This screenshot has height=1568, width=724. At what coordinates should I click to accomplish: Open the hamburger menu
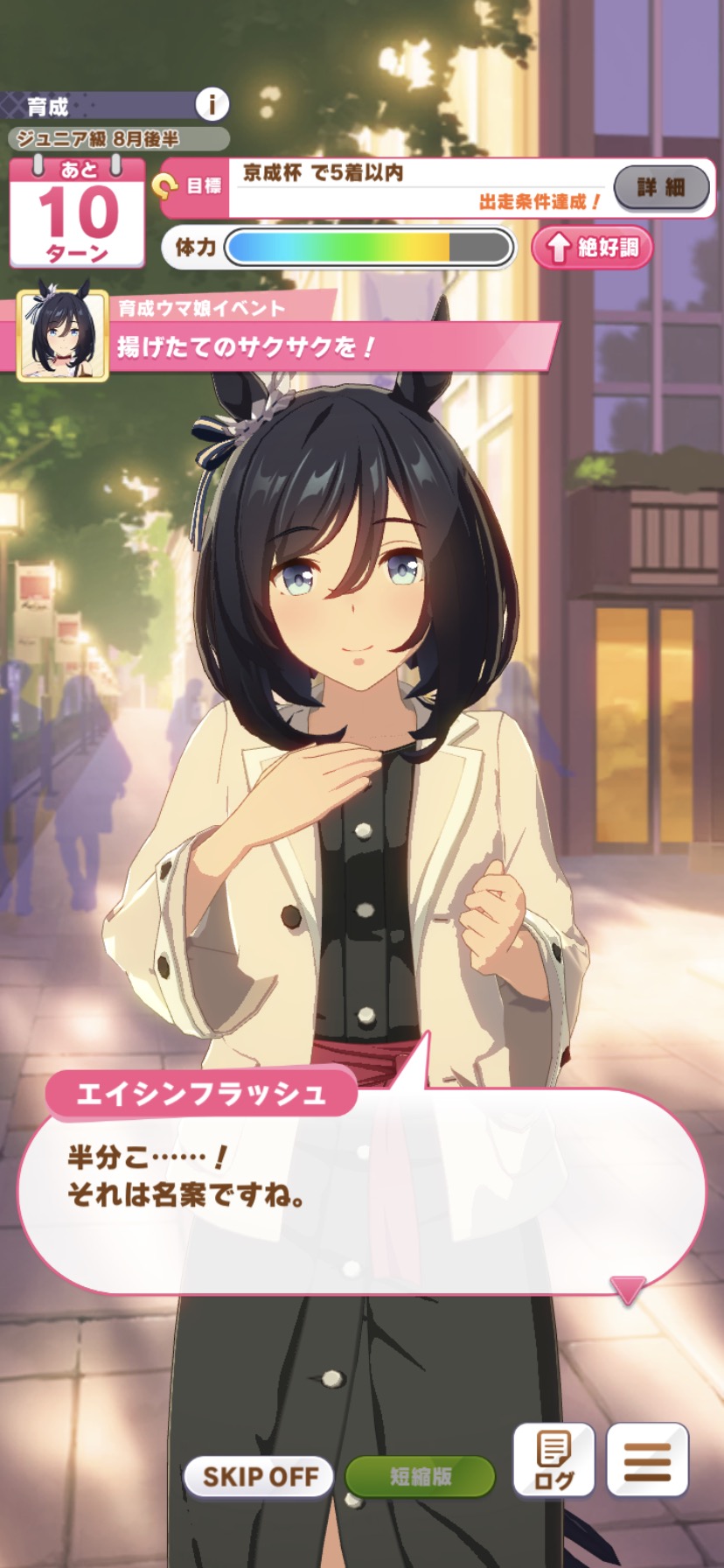pyautogui.click(x=647, y=1461)
